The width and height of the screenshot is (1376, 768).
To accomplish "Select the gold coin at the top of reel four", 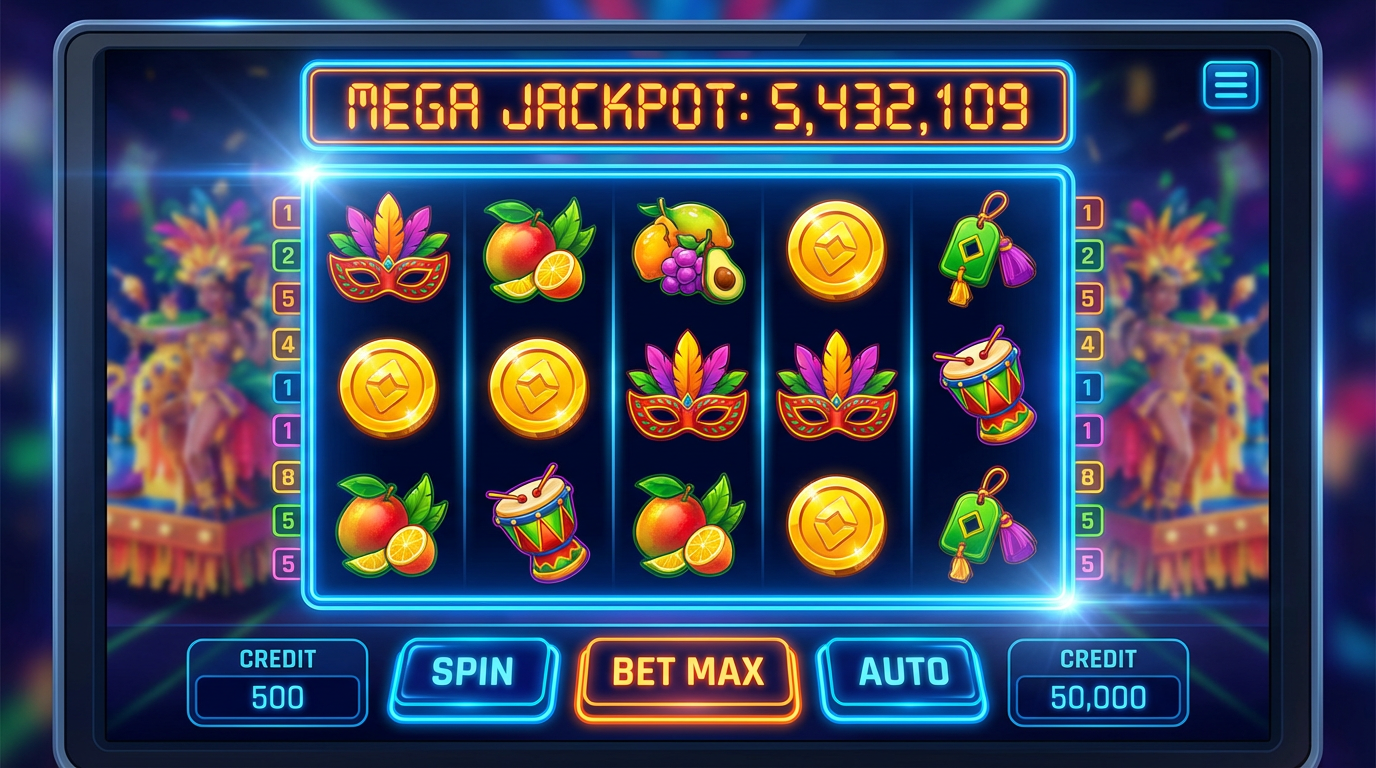I will click(837, 252).
